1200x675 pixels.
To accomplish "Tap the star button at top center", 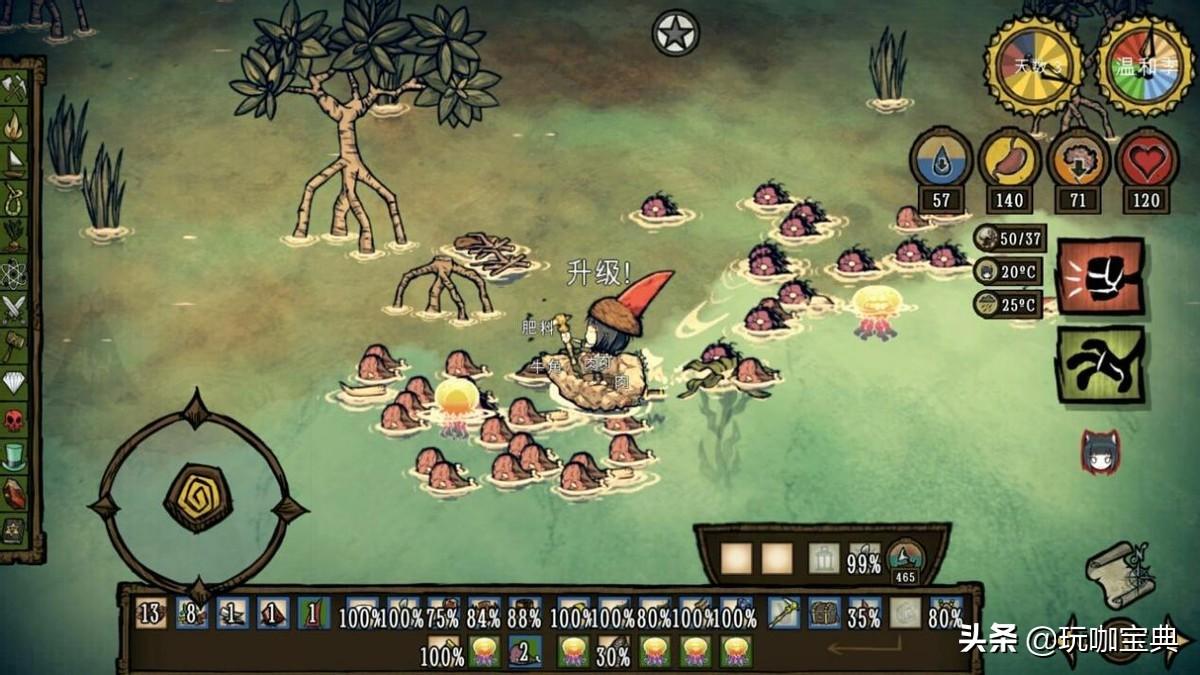I will (x=676, y=33).
